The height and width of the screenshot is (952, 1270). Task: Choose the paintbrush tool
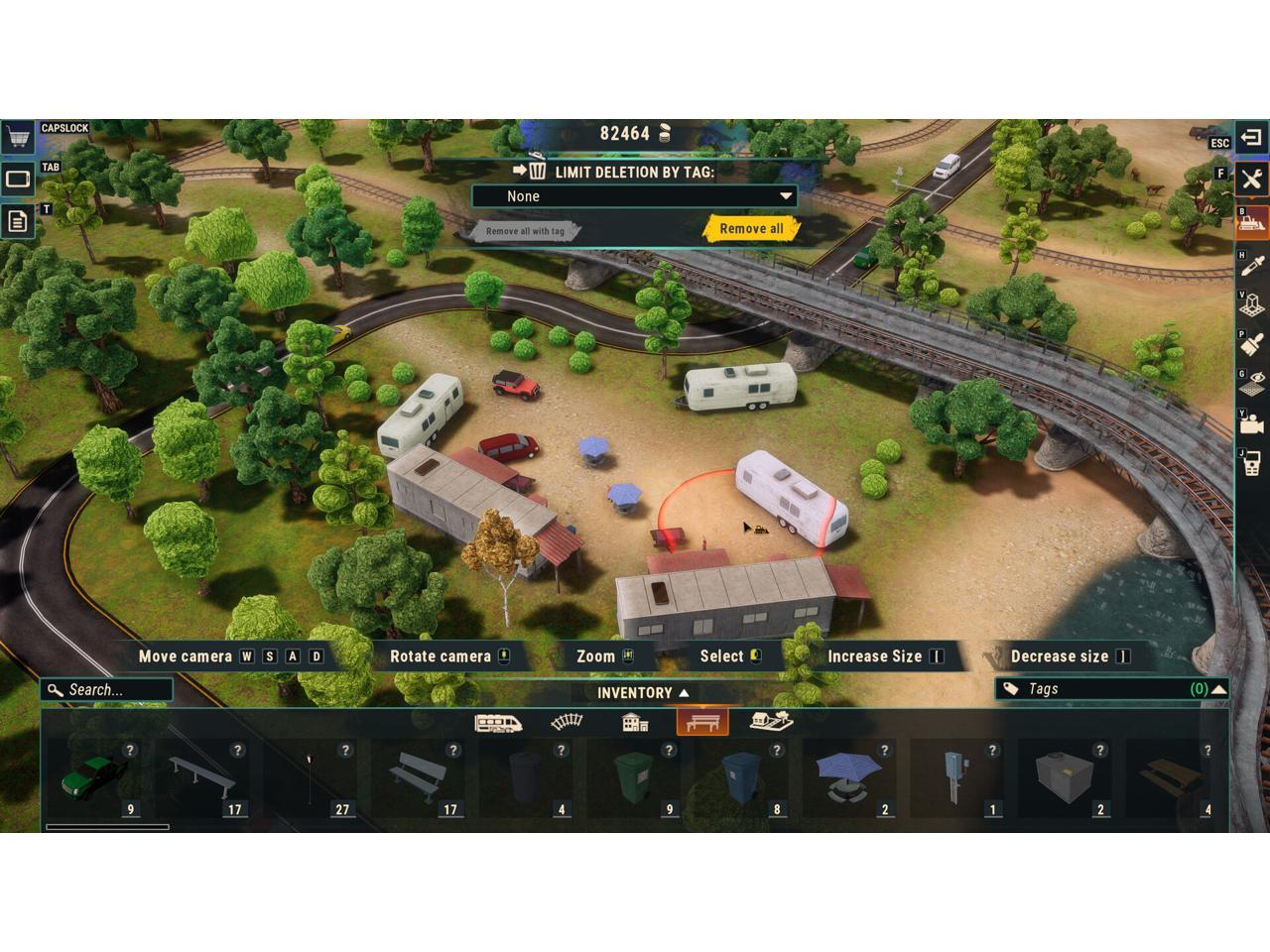(x=1251, y=344)
